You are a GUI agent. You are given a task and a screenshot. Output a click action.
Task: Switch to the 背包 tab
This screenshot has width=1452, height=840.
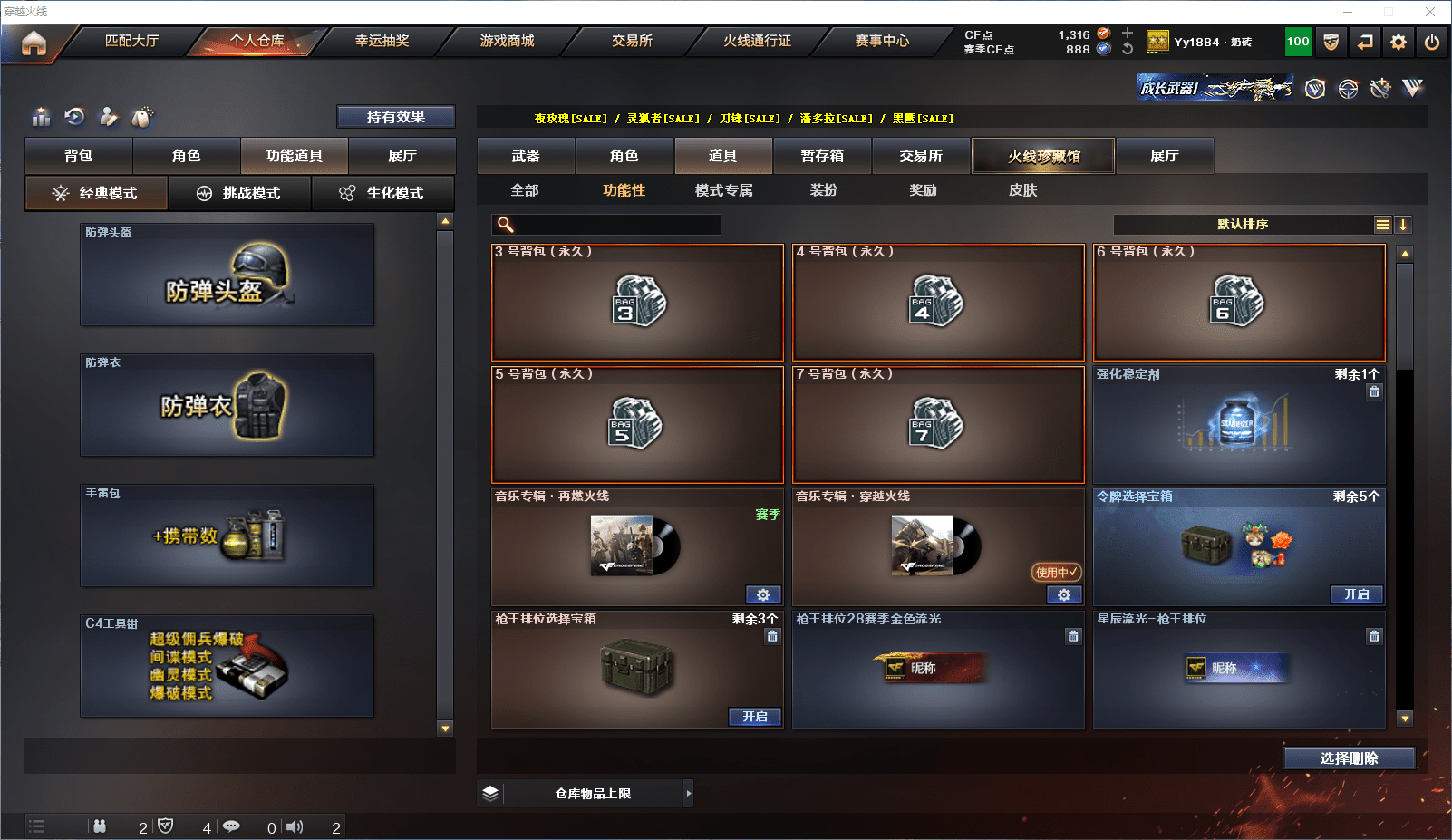pyautogui.click(x=79, y=156)
